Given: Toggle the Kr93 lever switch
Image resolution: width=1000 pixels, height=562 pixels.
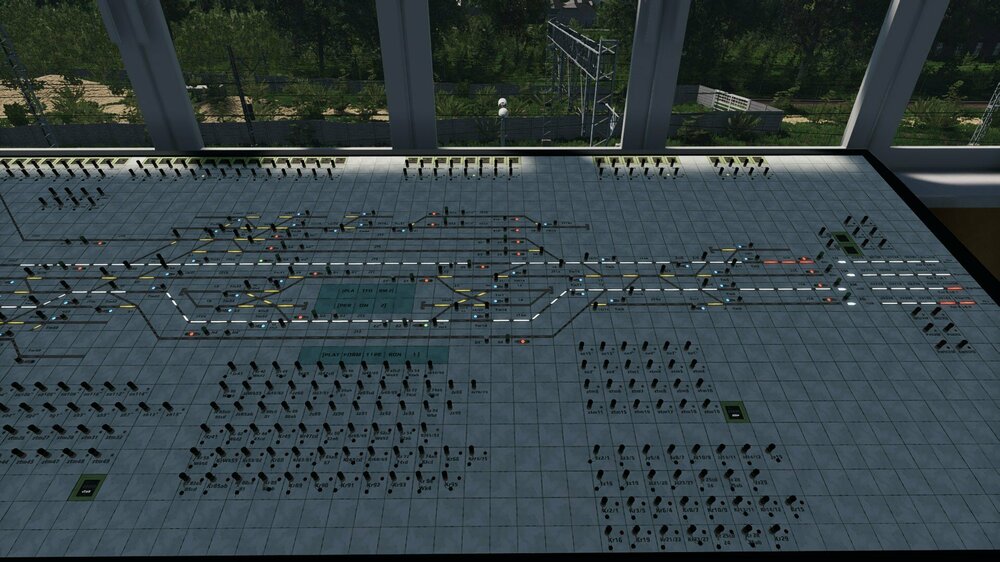Looking at the screenshot, I should [392, 476].
